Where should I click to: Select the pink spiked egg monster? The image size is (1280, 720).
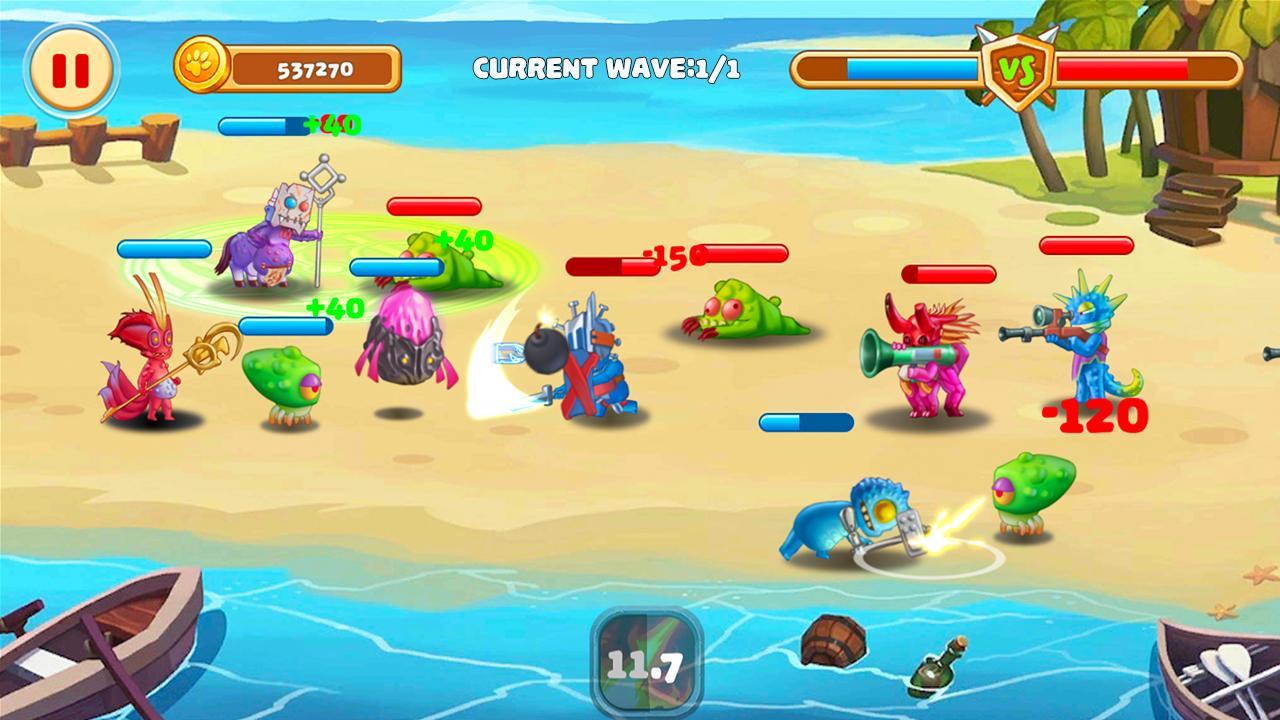point(400,350)
